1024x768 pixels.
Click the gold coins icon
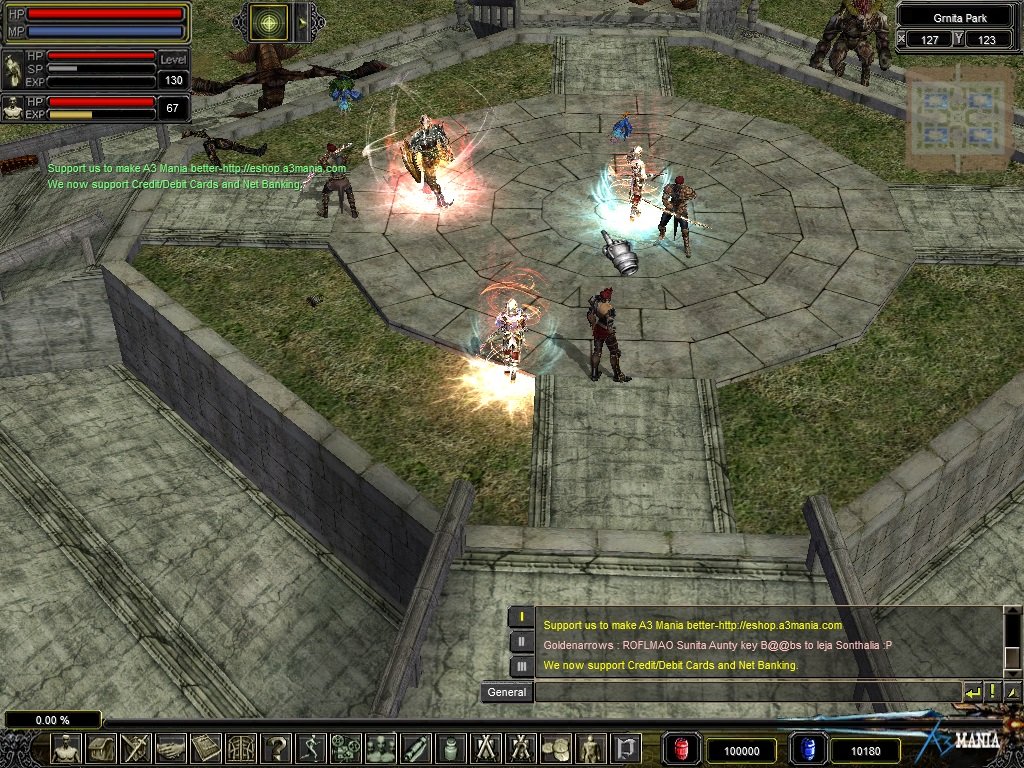pyautogui.click(x=555, y=748)
